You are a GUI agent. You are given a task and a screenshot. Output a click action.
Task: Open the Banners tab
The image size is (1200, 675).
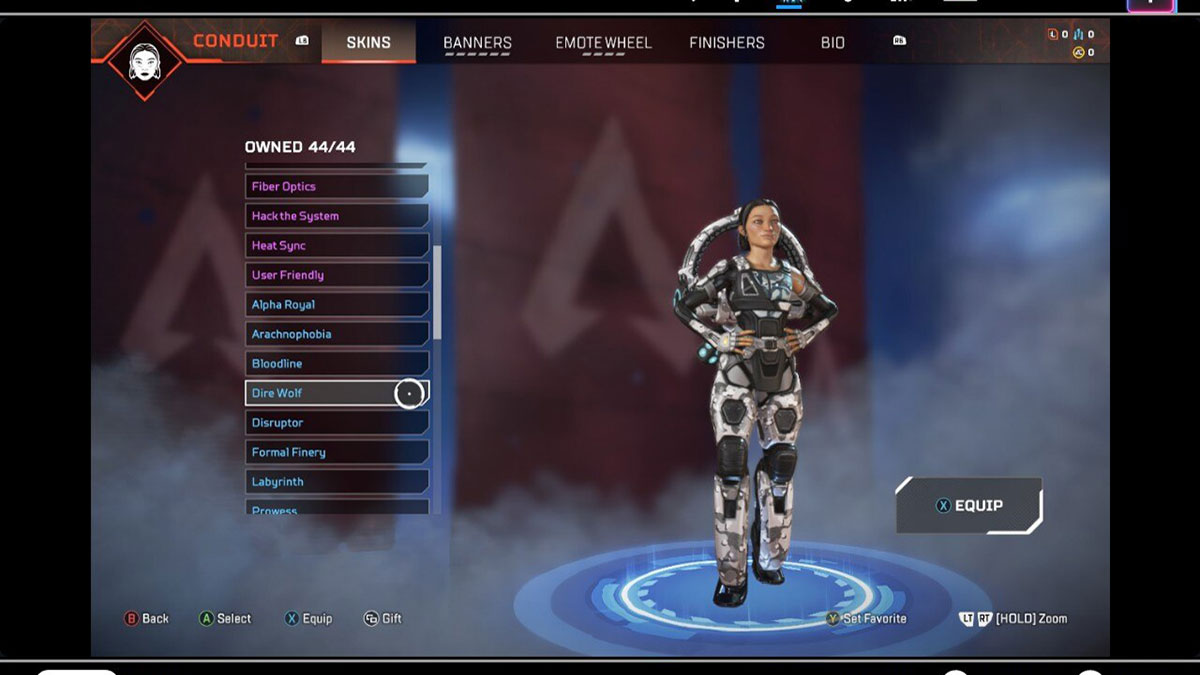tap(477, 43)
